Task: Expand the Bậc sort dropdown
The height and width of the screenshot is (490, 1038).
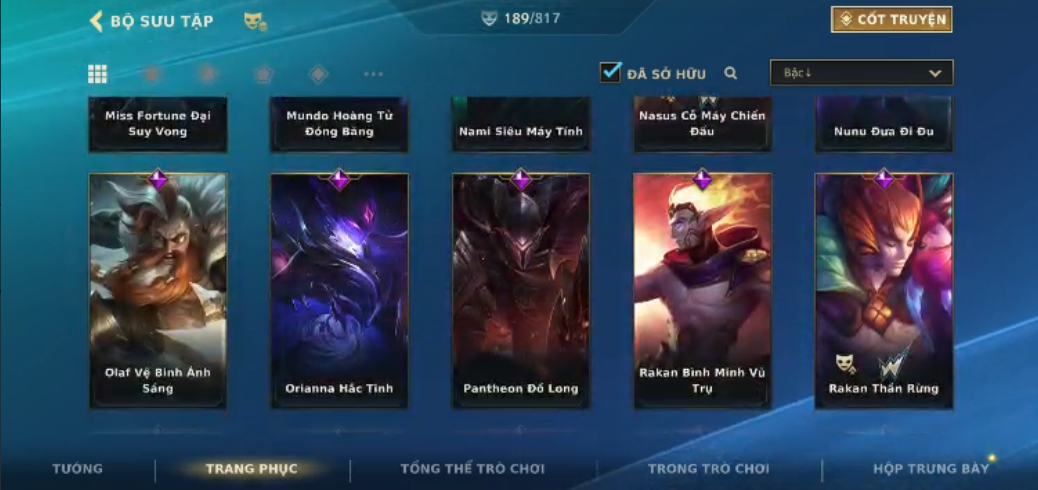Action: [861, 73]
